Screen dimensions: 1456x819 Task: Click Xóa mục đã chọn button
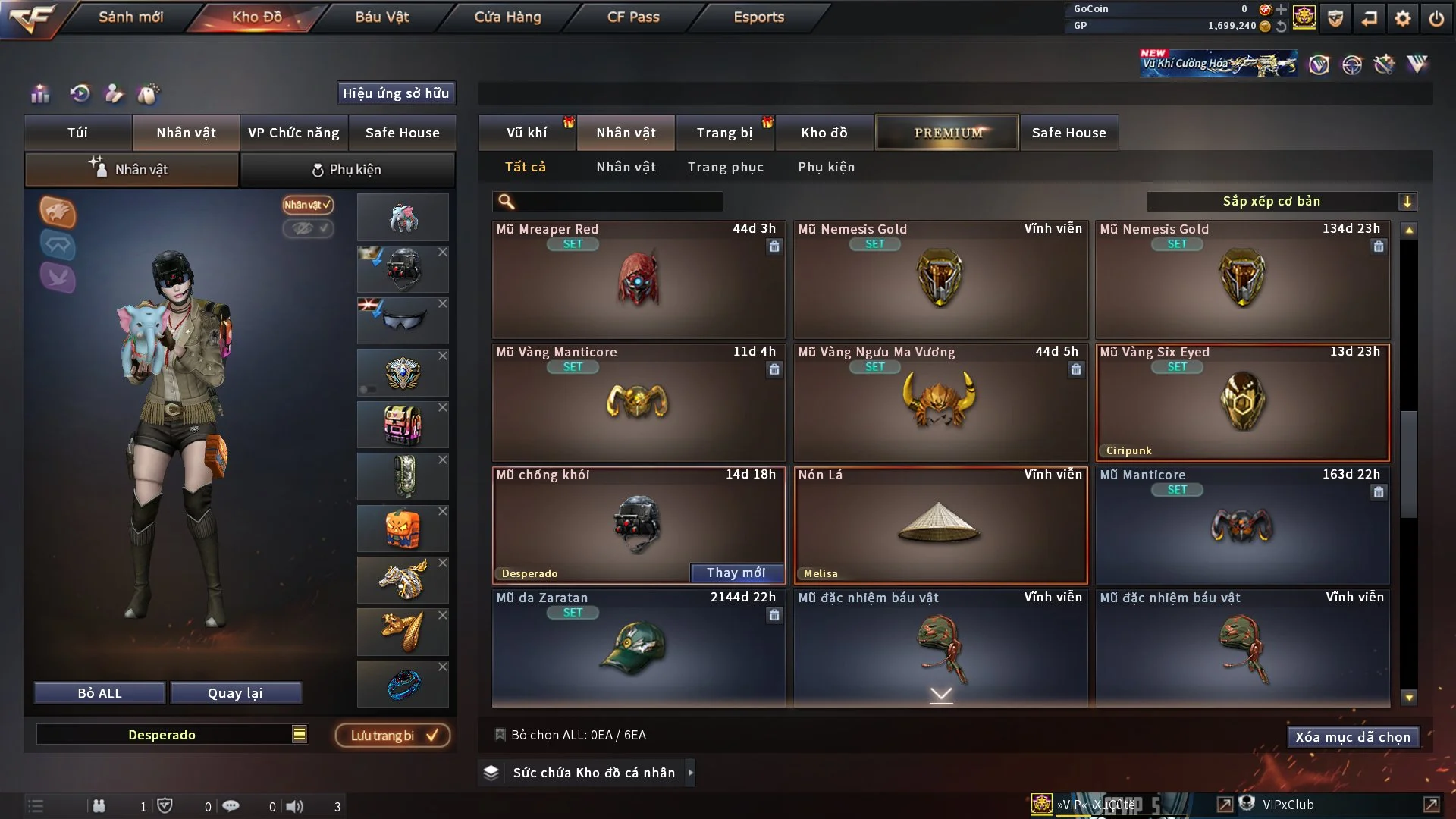(1352, 737)
